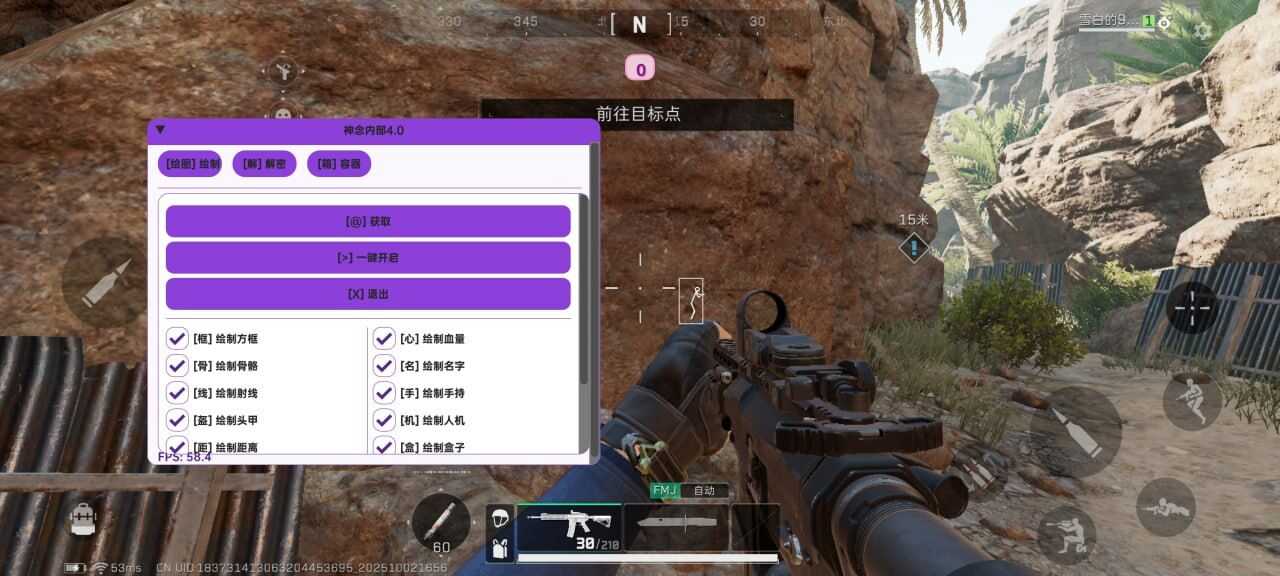Open the backpack inventory icon

[x=84, y=518]
